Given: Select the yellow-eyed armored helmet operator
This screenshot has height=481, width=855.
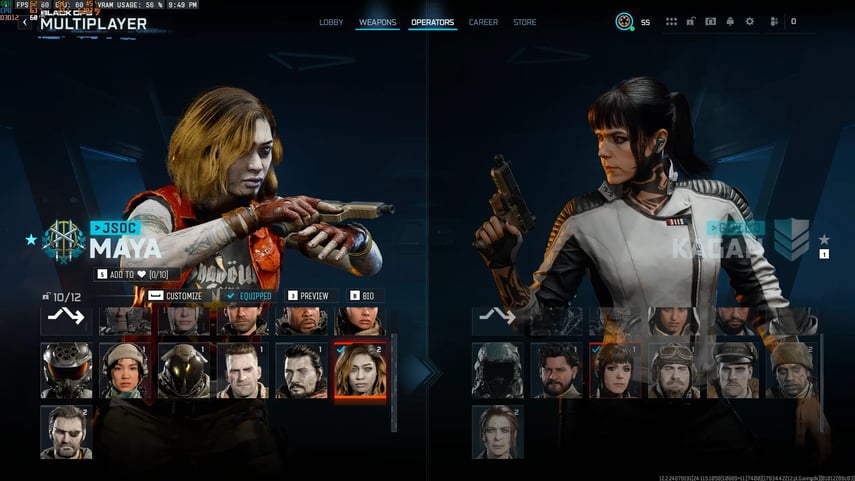Looking at the screenshot, I should [x=183, y=371].
